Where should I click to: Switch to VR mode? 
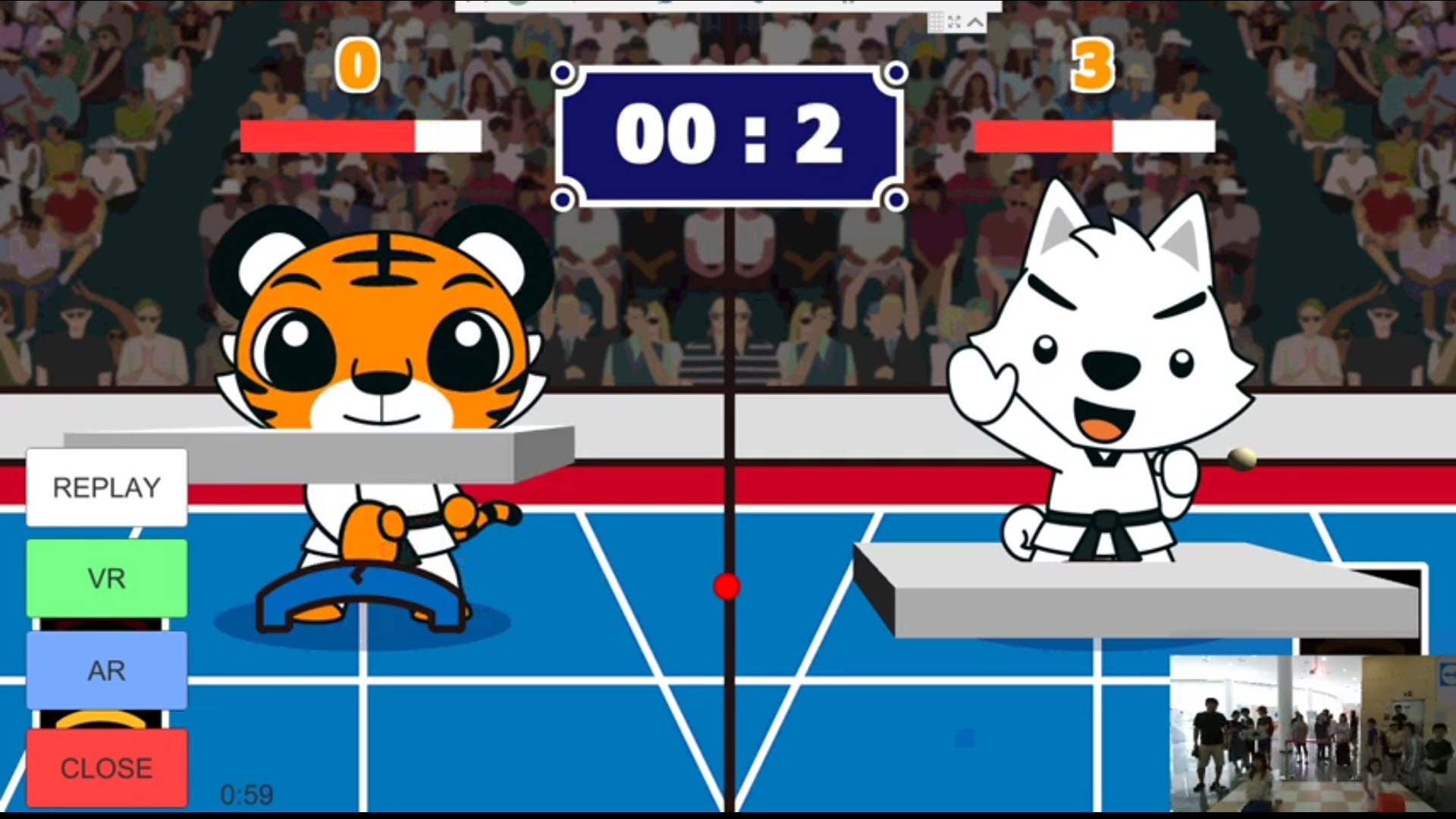coord(107,579)
